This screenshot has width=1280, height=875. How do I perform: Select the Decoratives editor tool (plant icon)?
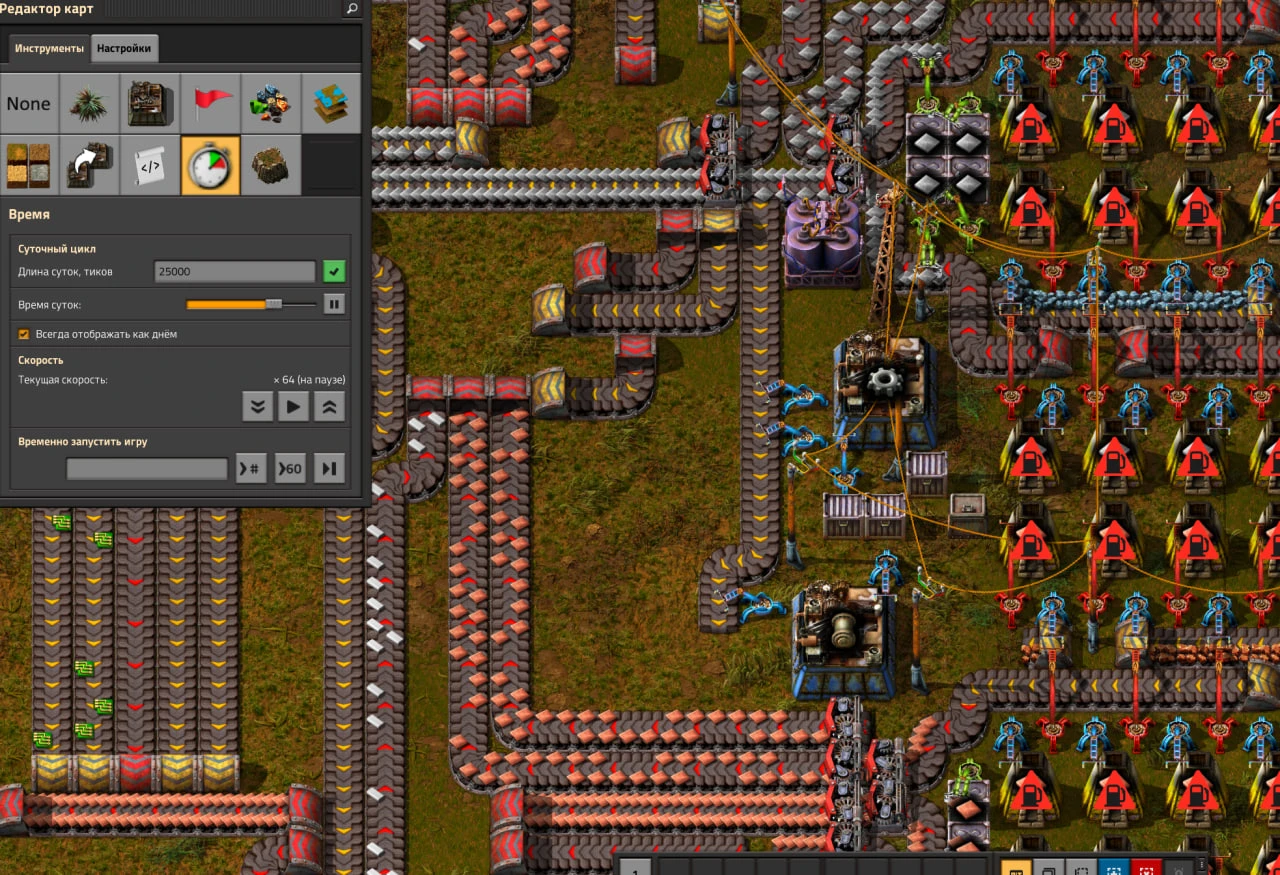point(89,103)
